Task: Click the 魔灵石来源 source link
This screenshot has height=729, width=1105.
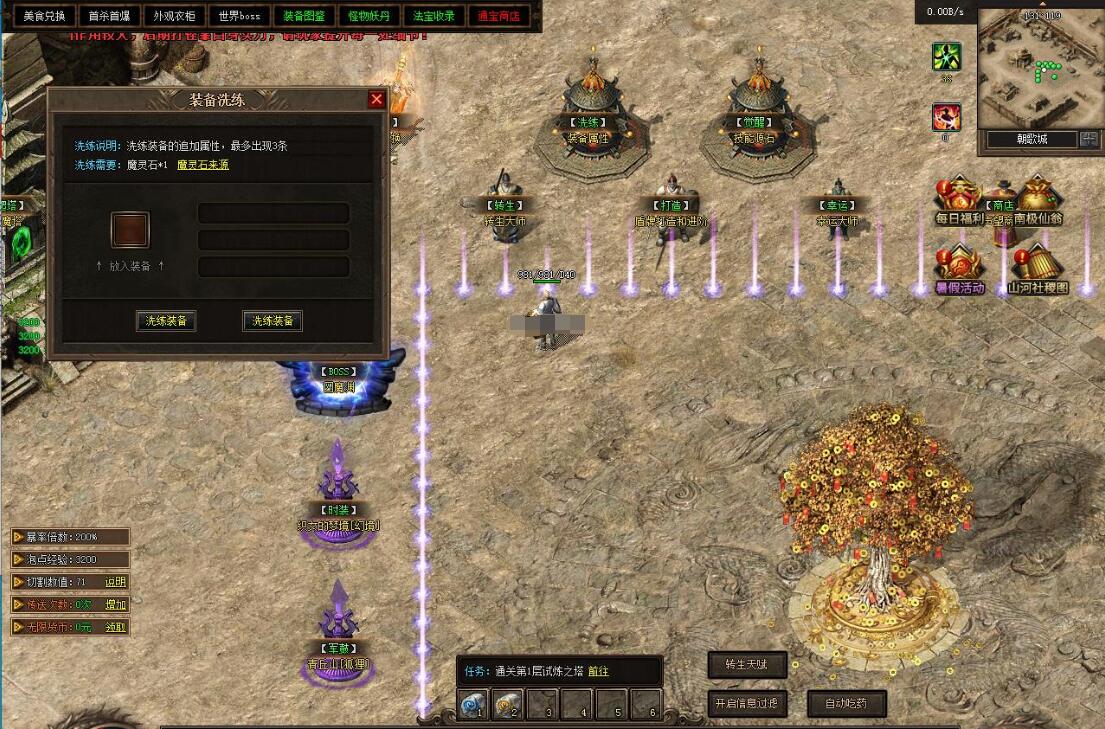Action: click(203, 165)
